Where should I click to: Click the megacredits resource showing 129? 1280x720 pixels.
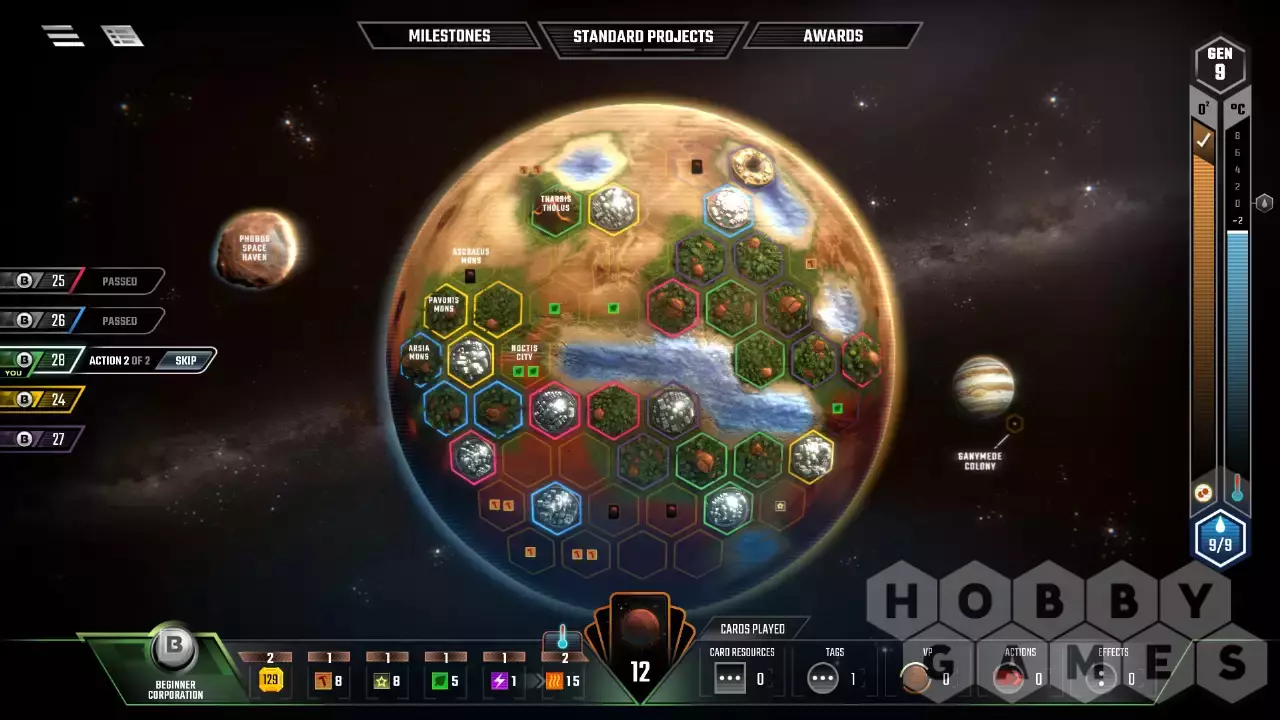point(270,681)
